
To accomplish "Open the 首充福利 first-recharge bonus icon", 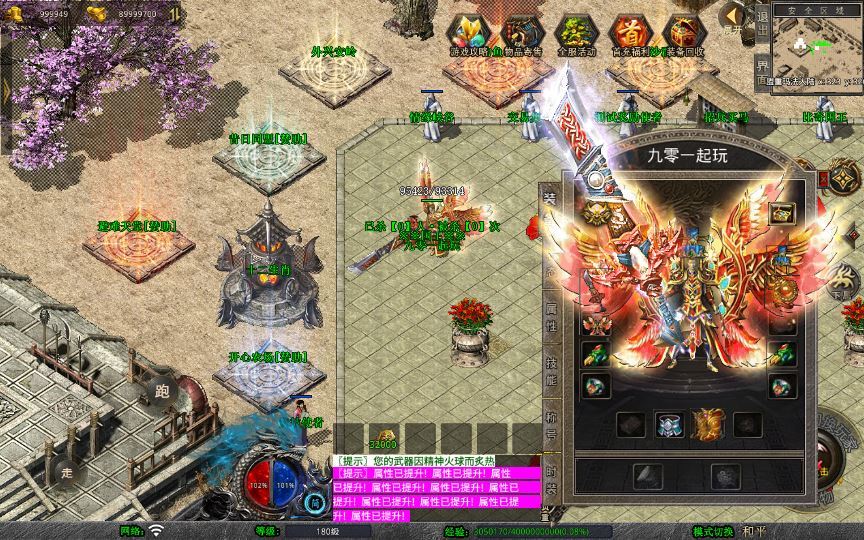I will point(628,33).
